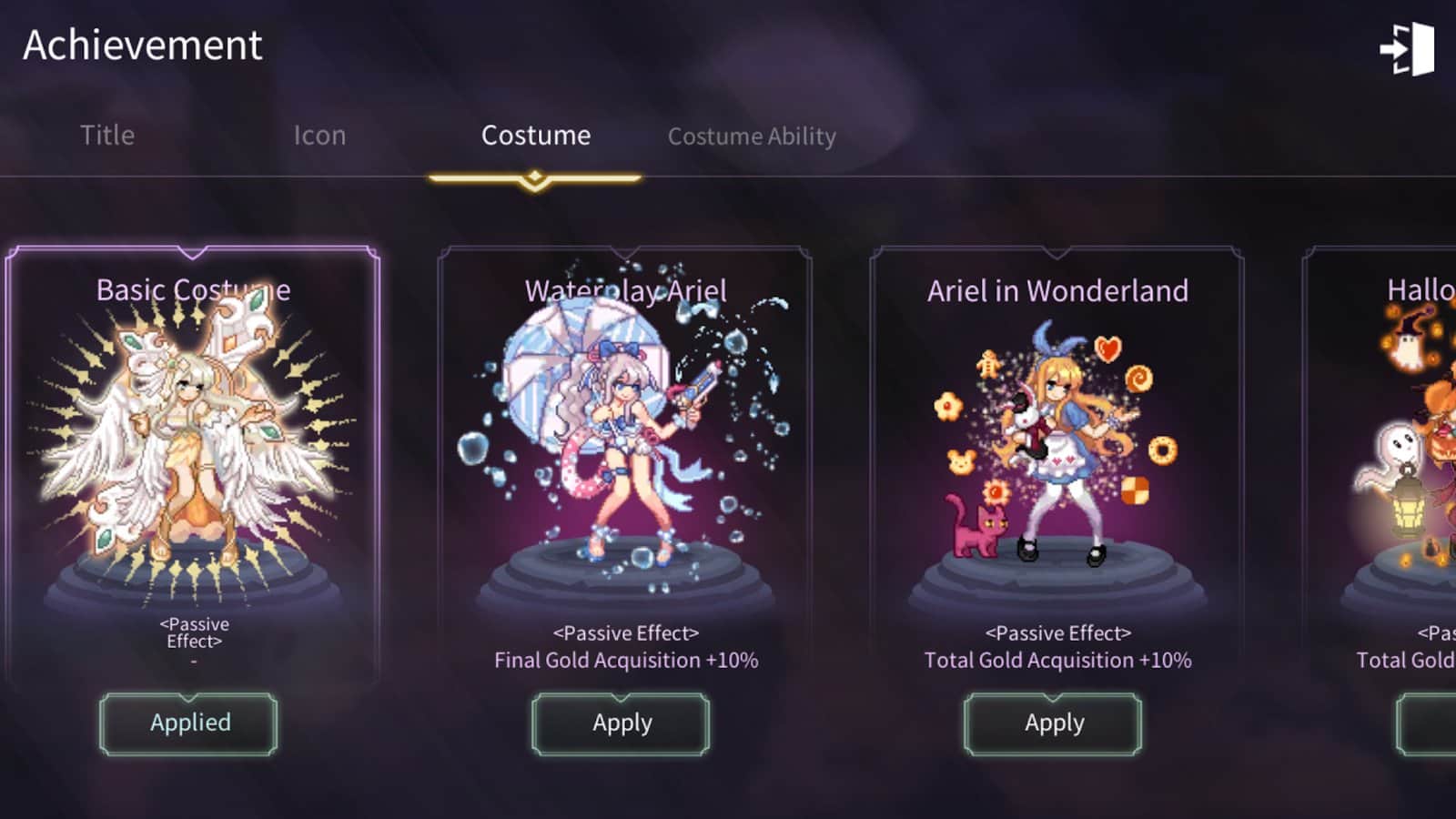
Task: Click the Applied button for Basic Costume
Action: 189,723
